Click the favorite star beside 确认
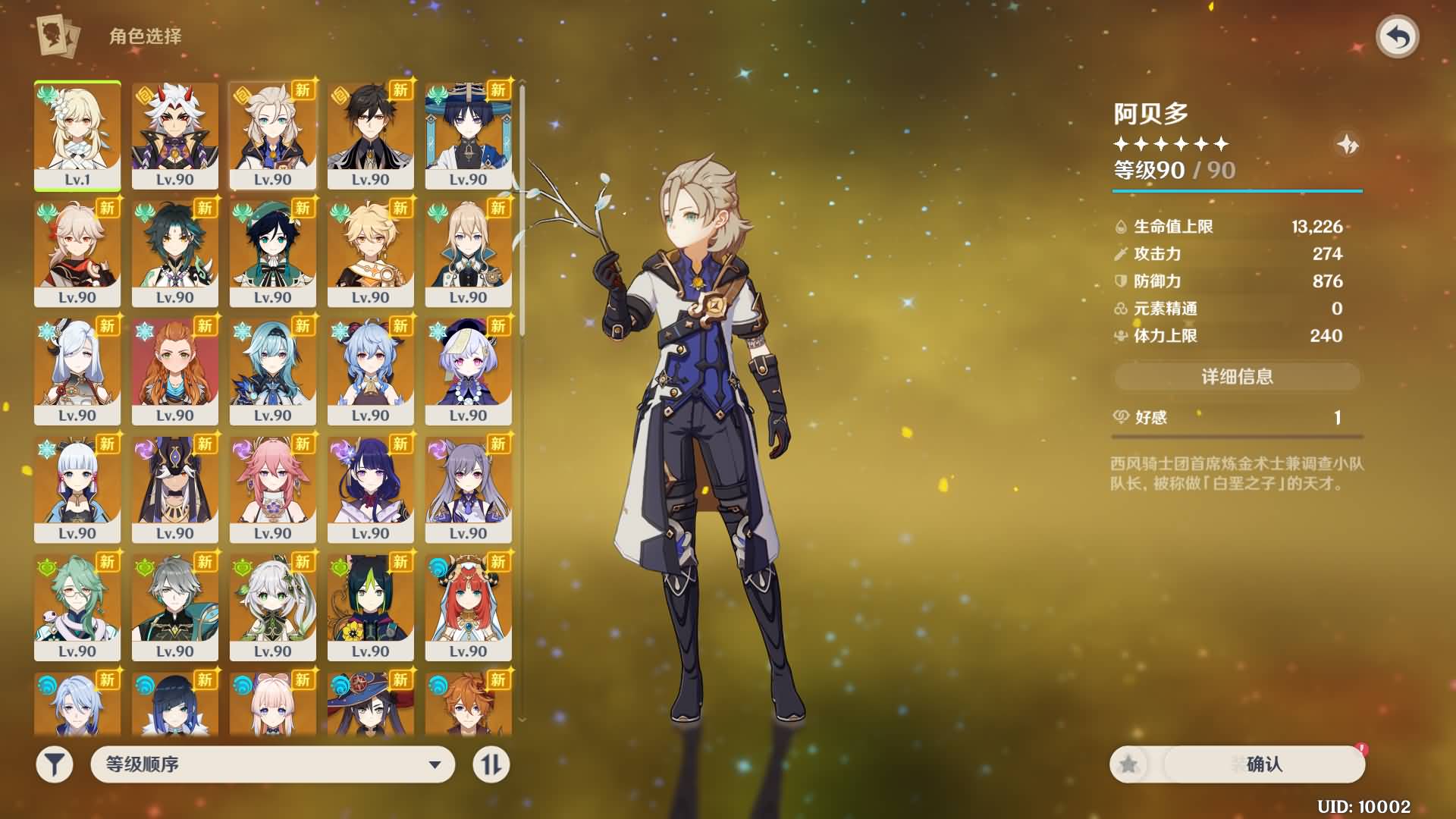This screenshot has height=819, width=1456. [1129, 764]
